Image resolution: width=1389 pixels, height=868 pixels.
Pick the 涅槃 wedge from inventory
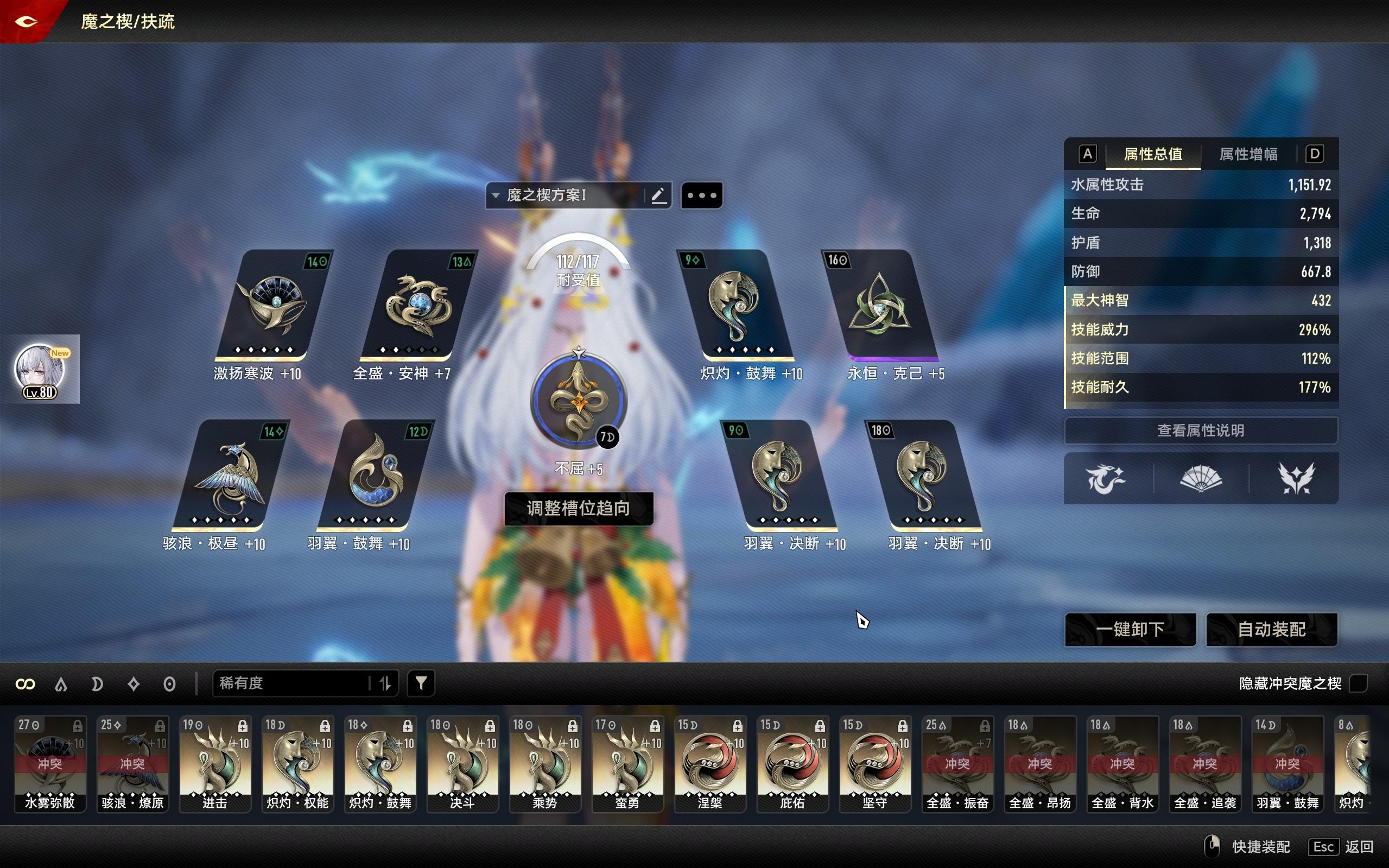[x=710, y=764]
